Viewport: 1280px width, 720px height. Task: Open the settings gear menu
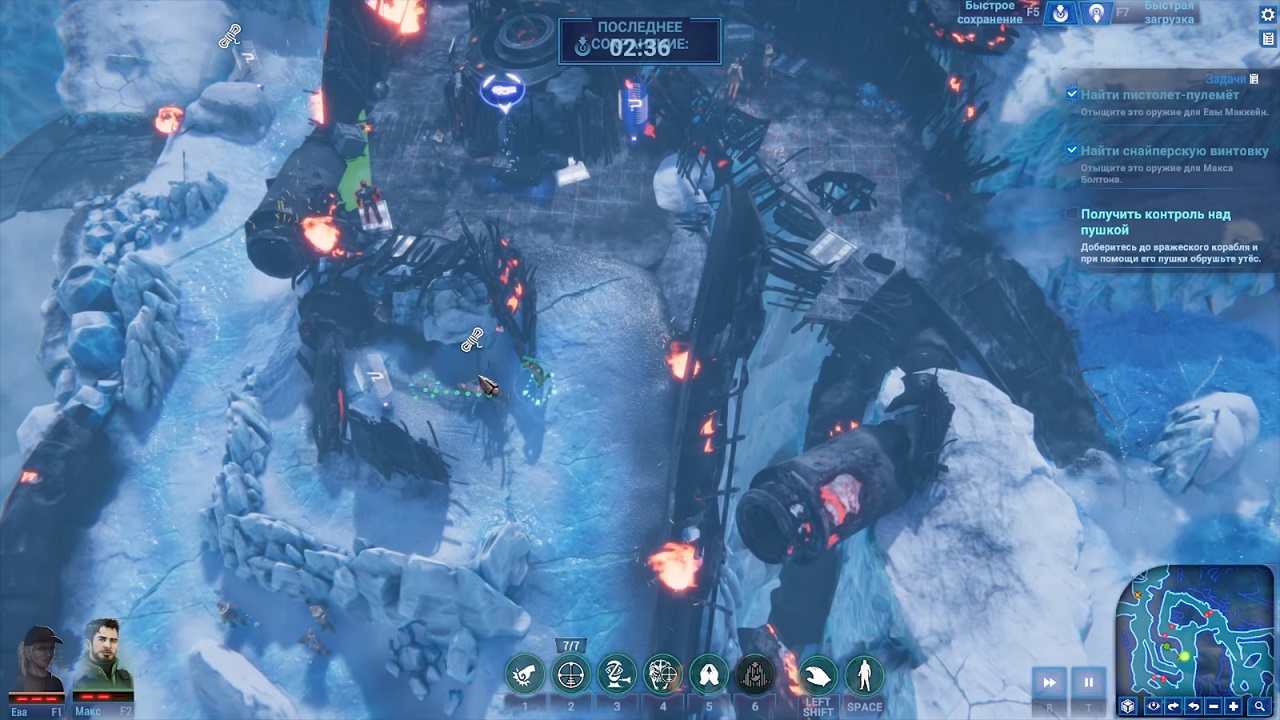click(1268, 13)
